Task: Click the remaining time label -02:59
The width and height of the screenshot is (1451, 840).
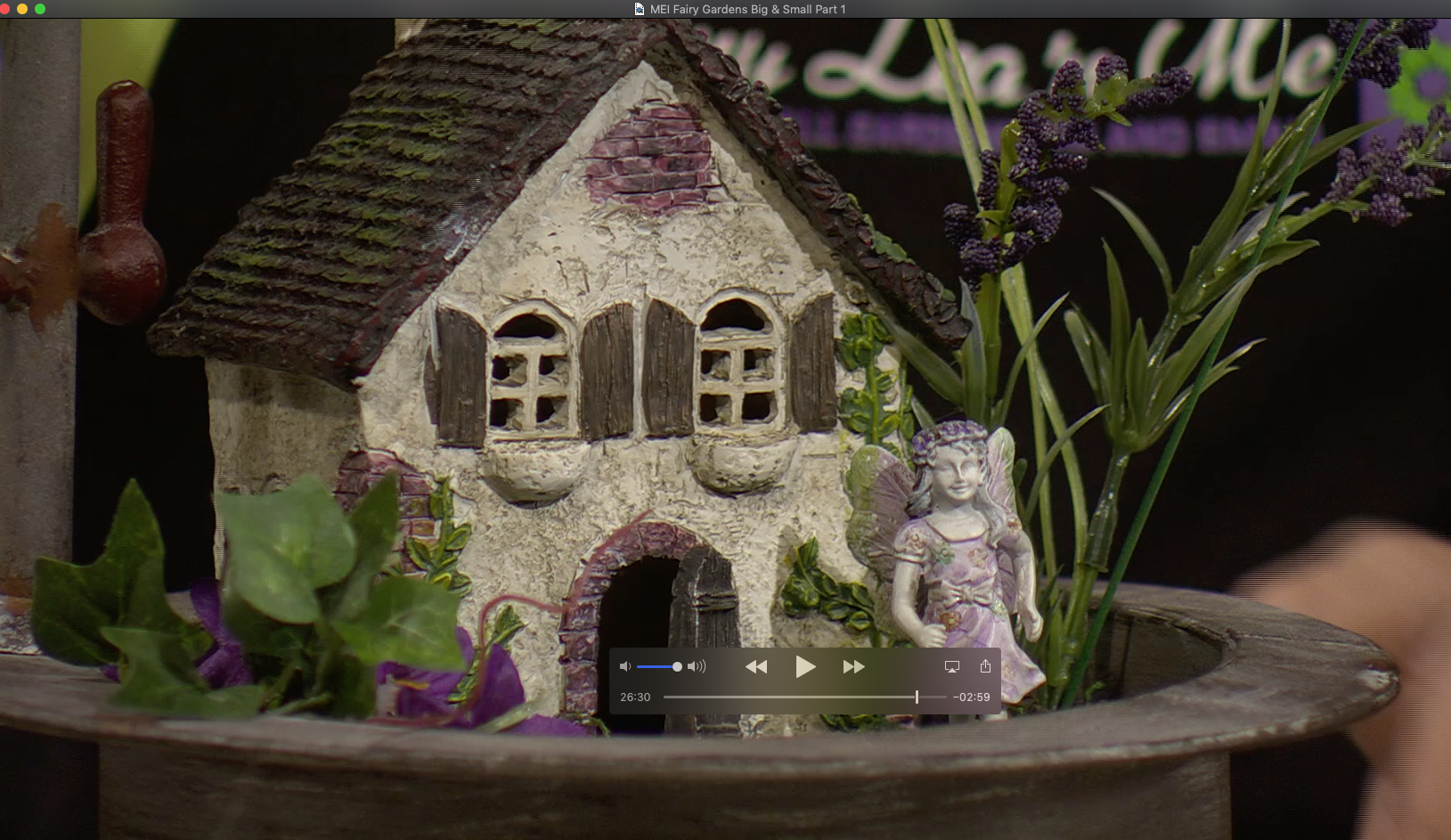Action: coord(971,697)
